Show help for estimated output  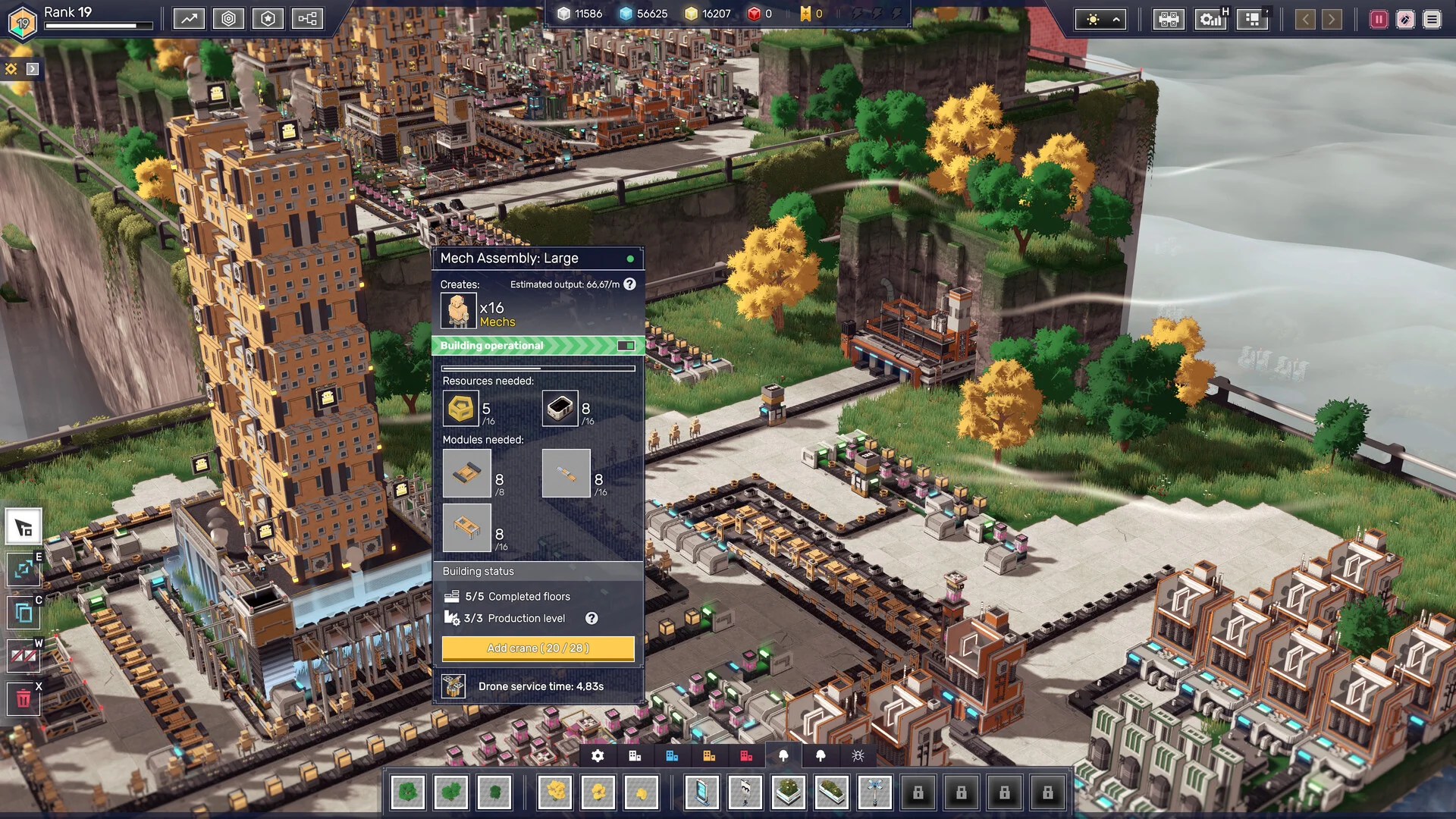[x=629, y=284]
